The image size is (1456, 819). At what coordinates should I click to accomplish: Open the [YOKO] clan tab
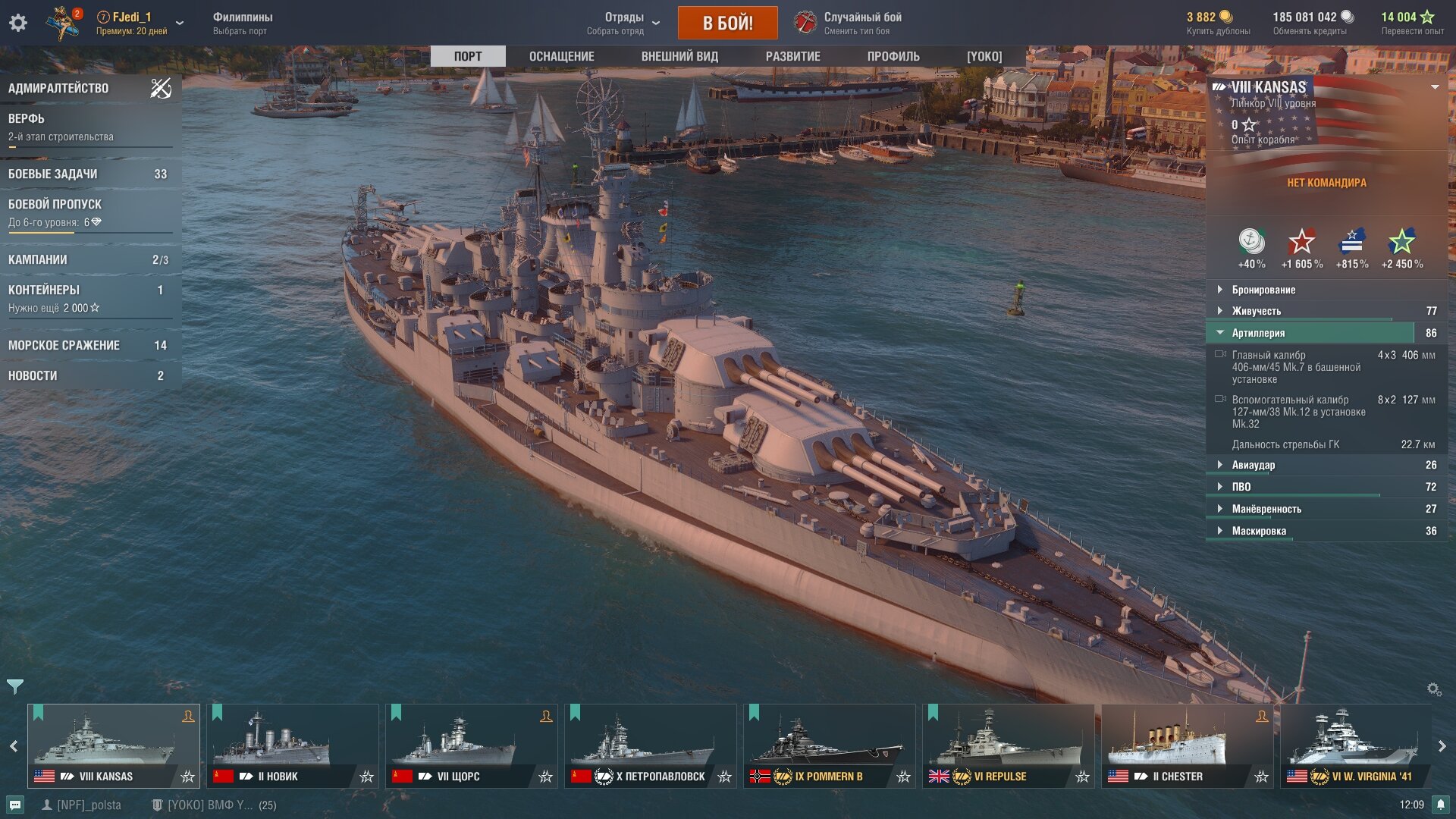click(x=984, y=57)
